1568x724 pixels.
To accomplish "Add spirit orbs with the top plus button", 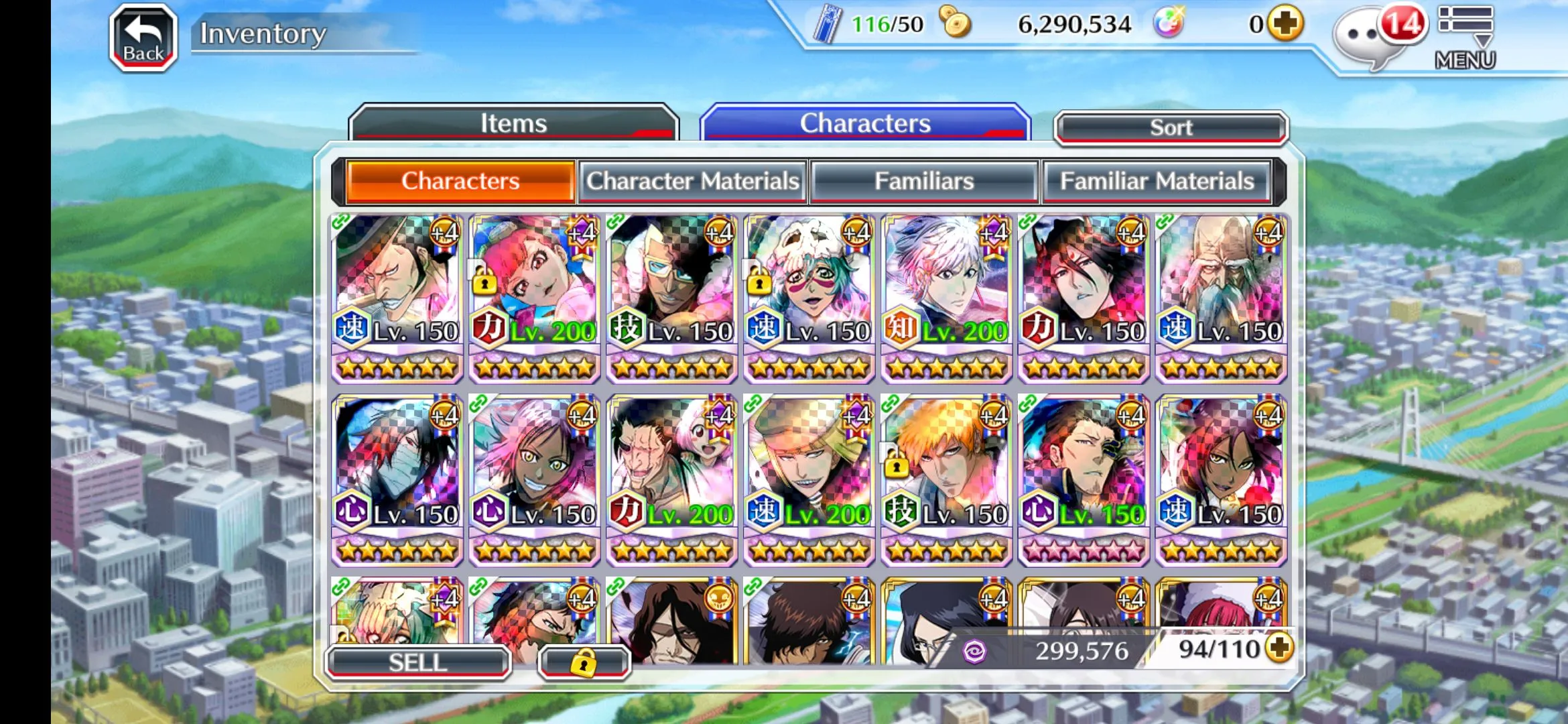I will (1285, 24).
